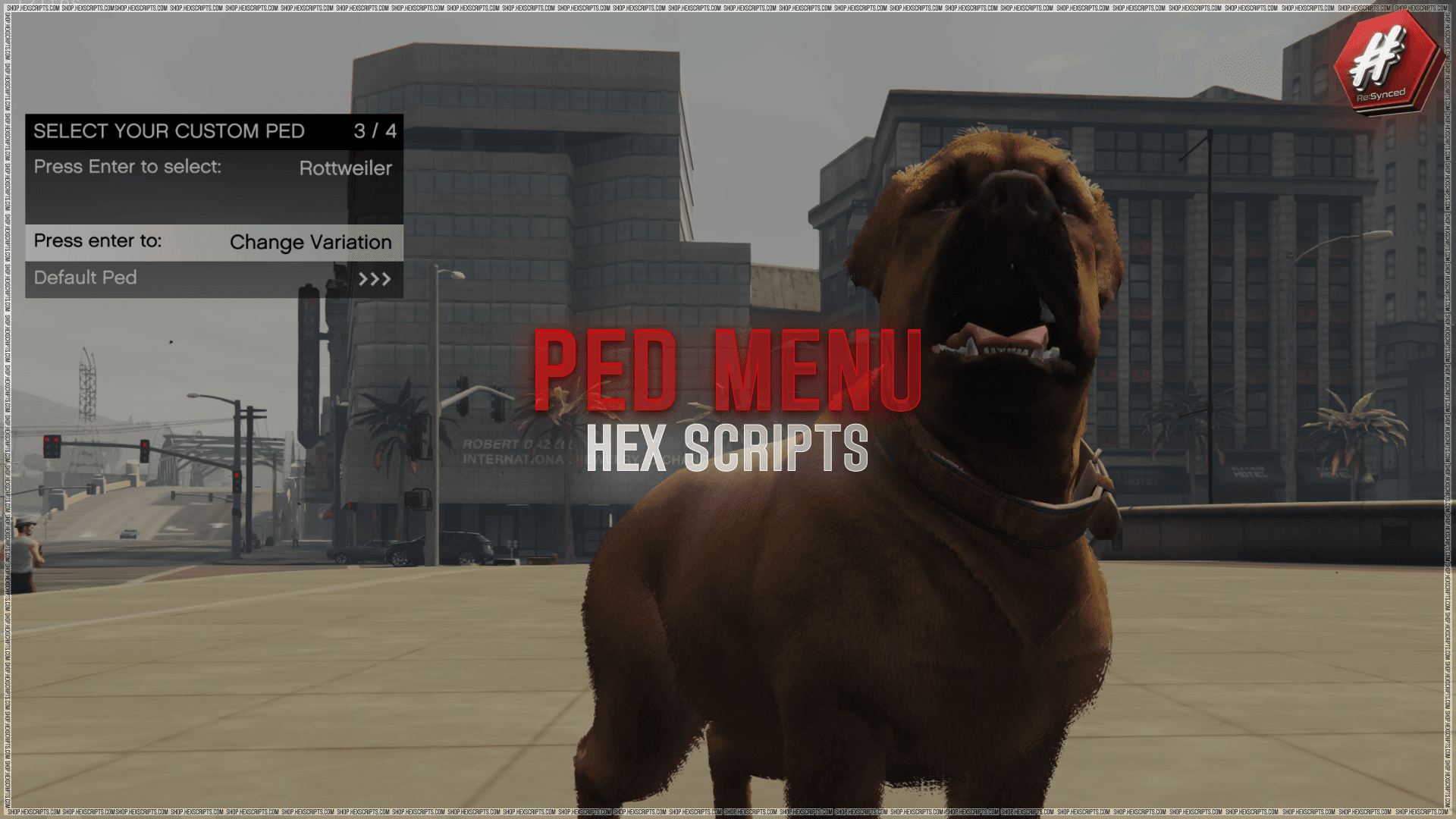Click the Default Ped entry
This screenshot has height=819, width=1456.
click(x=85, y=278)
